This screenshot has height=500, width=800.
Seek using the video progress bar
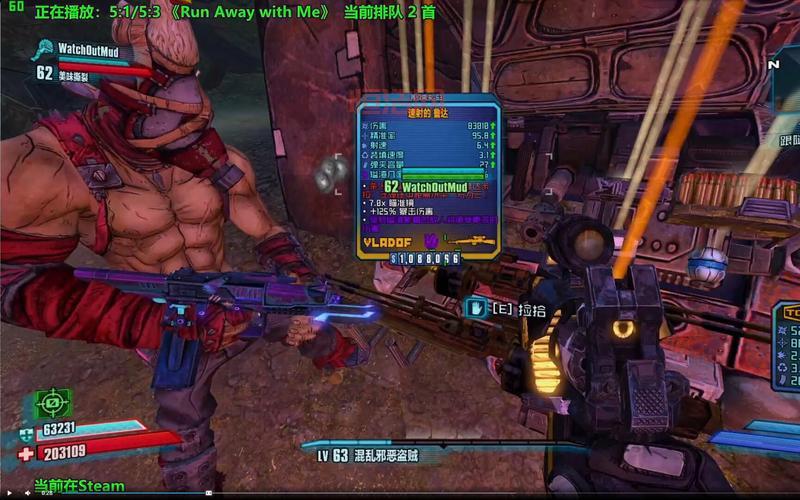pyautogui.click(x=400, y=493)
